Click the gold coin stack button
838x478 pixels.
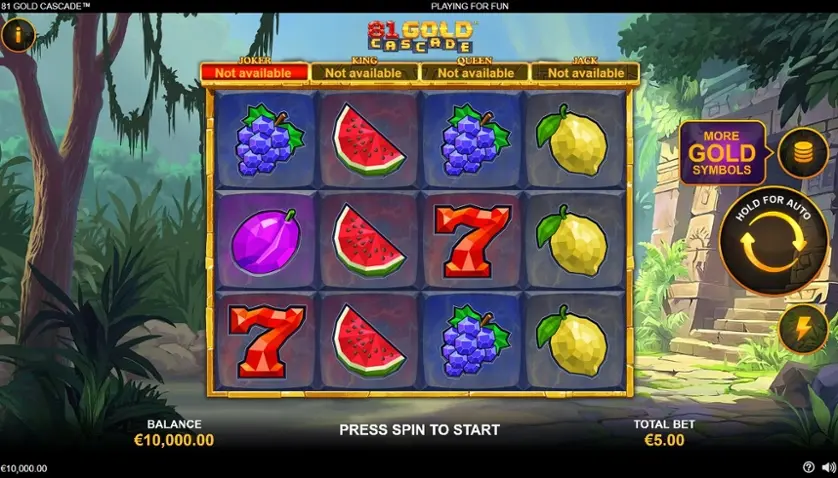point(802,153)
